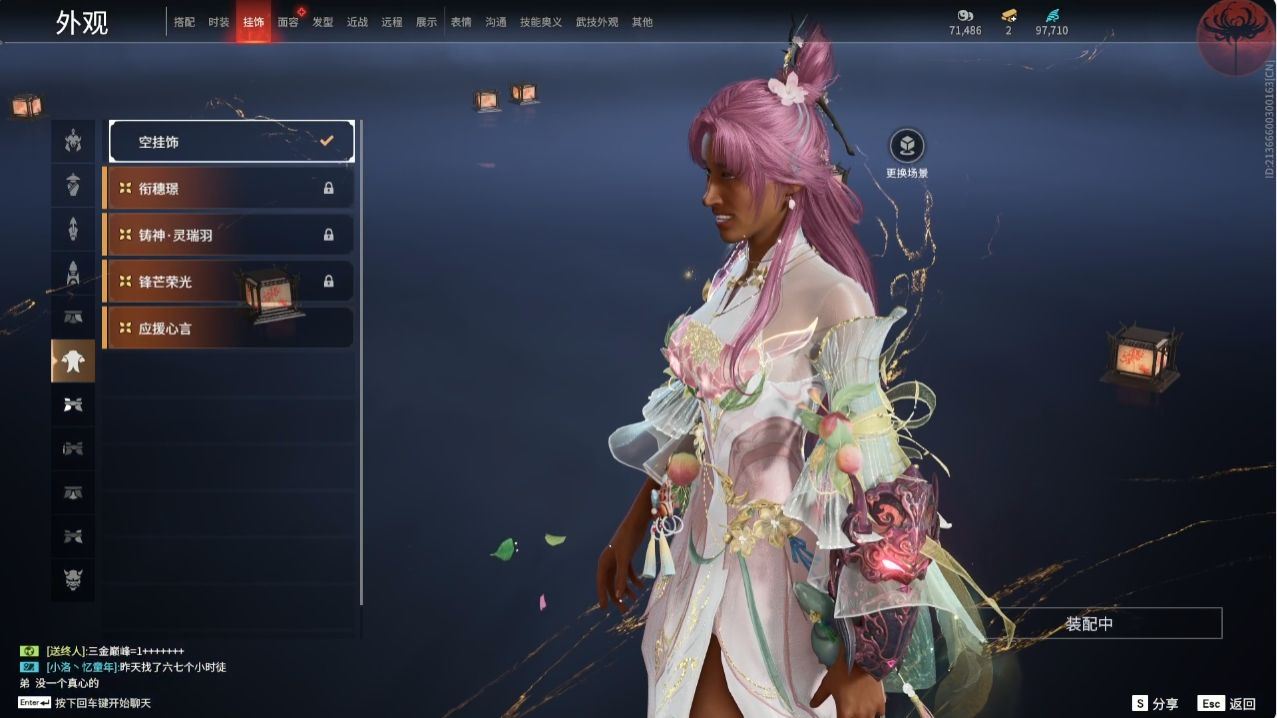Viewport: 1277px width, 718px height.
Task: Open the 技能奥义 tab
Action: pos(541,22)
